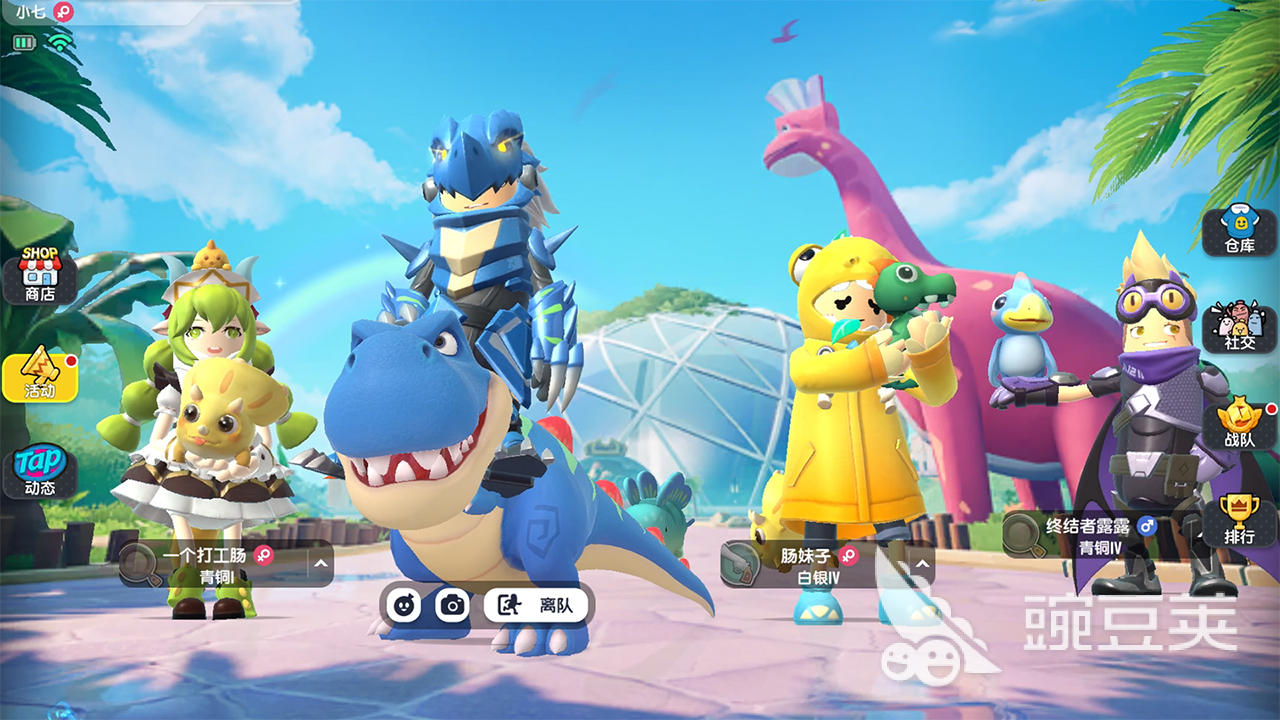Viewport: 1280px width, 720px height.
Task: Leave the team with 离队 button
Action: [x=536, y=605]
